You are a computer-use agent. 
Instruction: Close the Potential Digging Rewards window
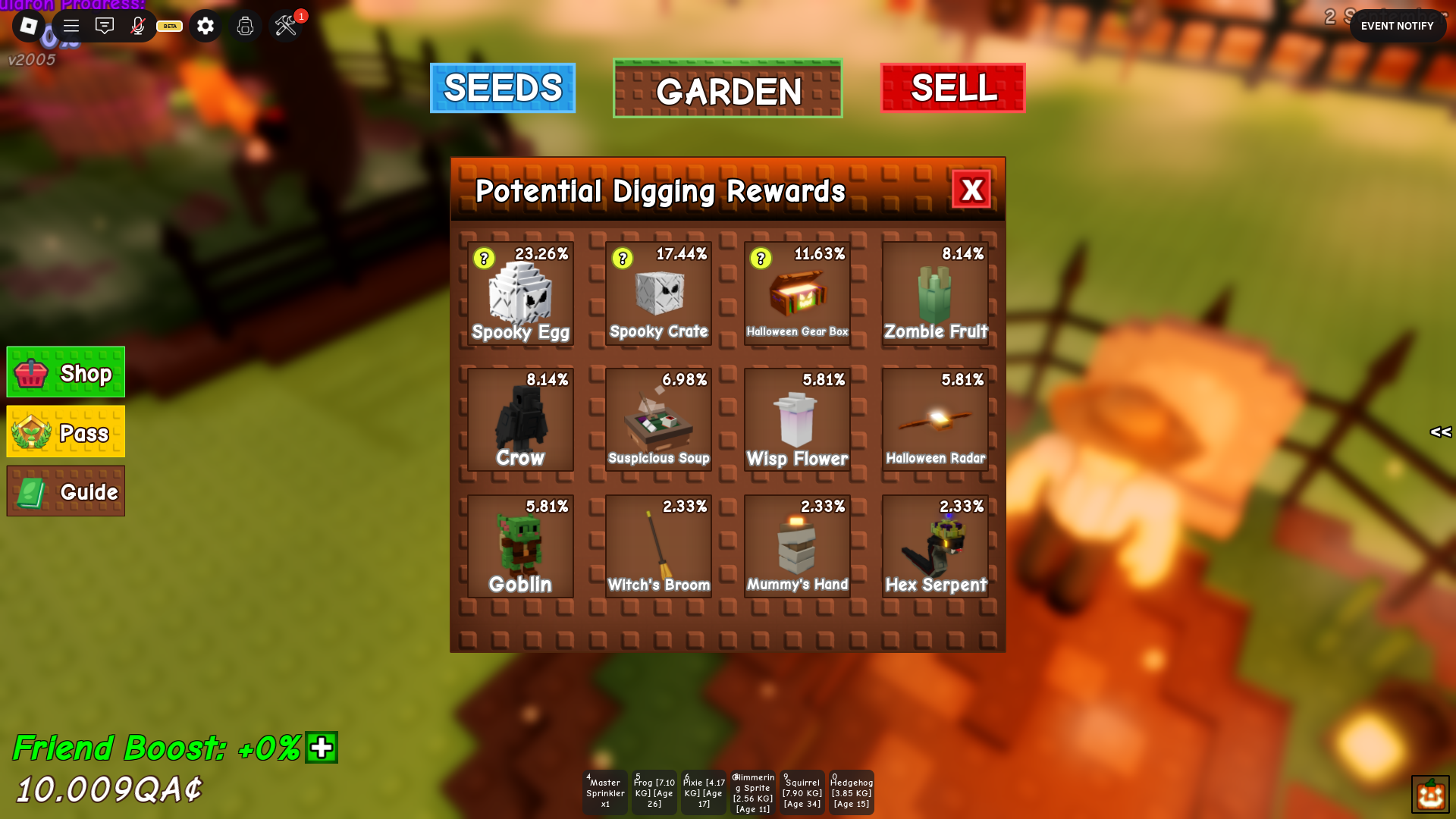pyautogui.click(x=971, y=190)
